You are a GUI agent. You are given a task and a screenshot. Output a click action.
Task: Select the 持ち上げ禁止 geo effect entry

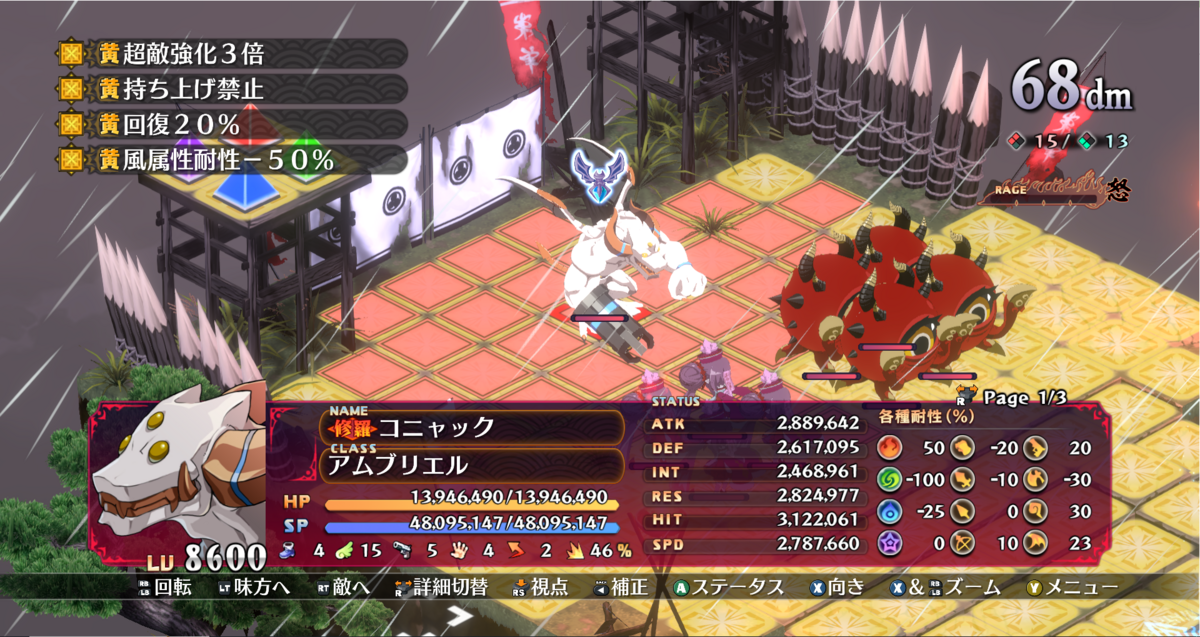(x=230, y=88)
